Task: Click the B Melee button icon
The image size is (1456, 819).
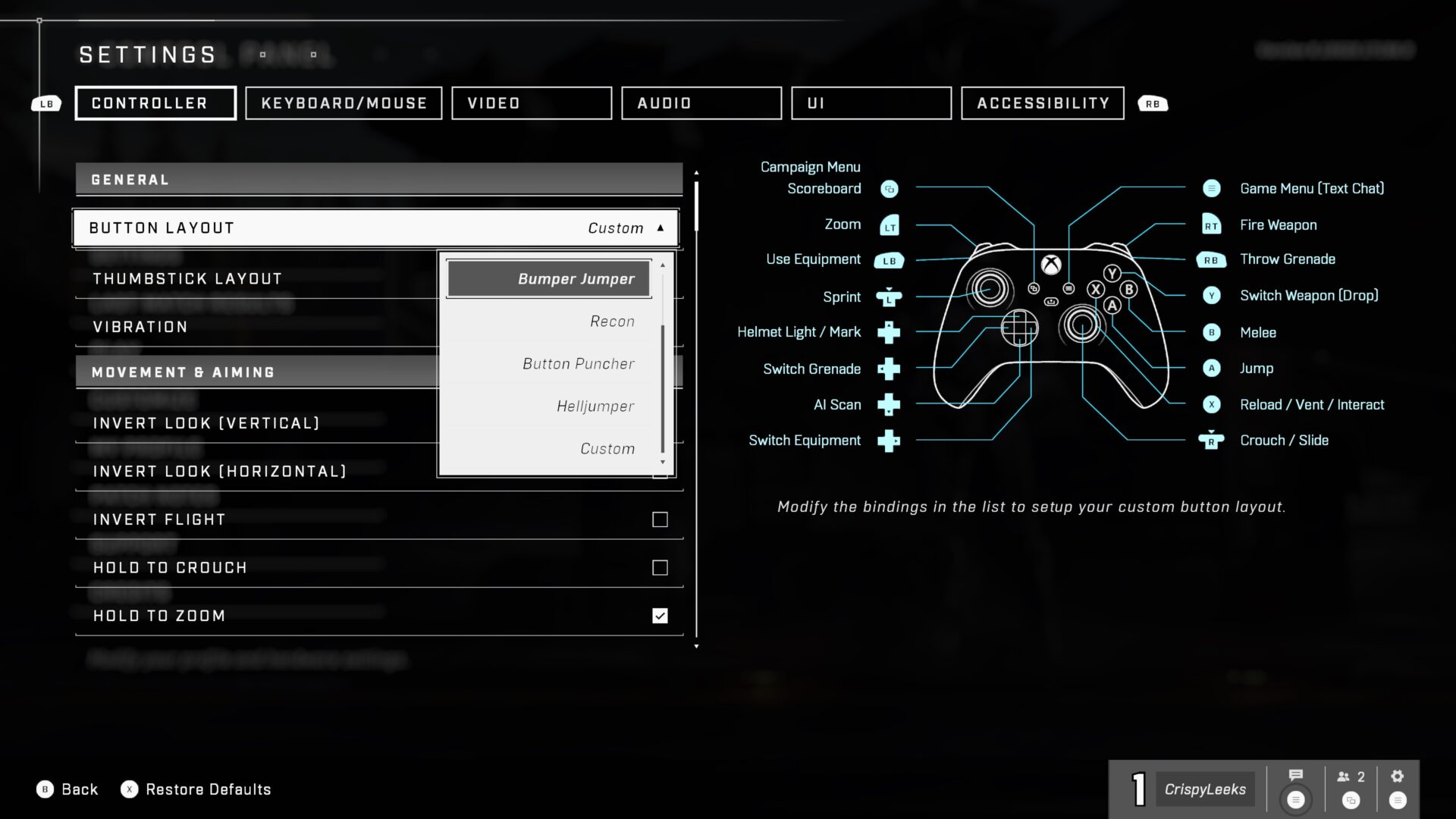Action: 1211,332
